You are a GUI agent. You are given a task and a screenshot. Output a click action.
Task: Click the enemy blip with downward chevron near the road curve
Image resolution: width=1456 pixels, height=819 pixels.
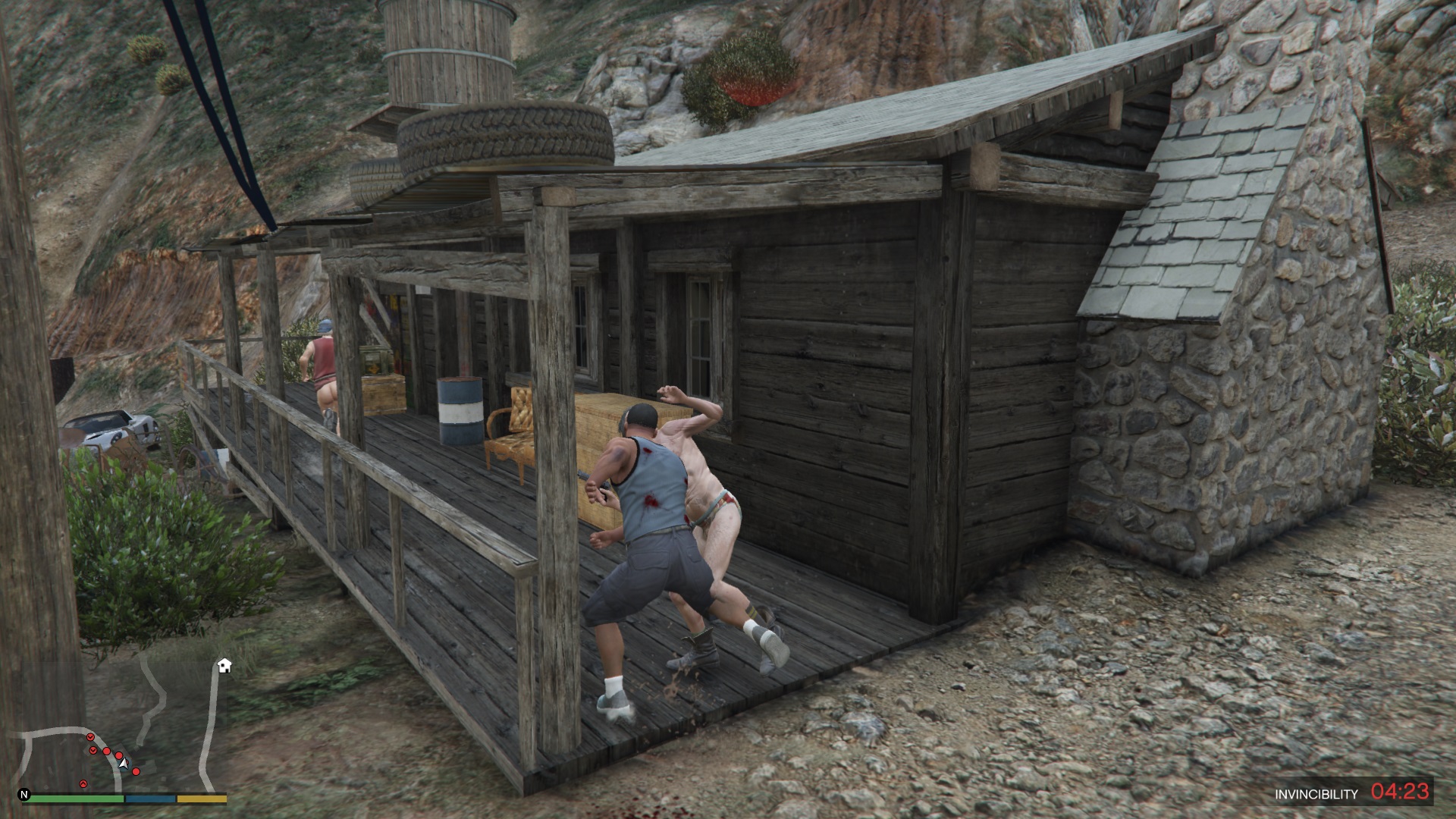click(91, 737)
